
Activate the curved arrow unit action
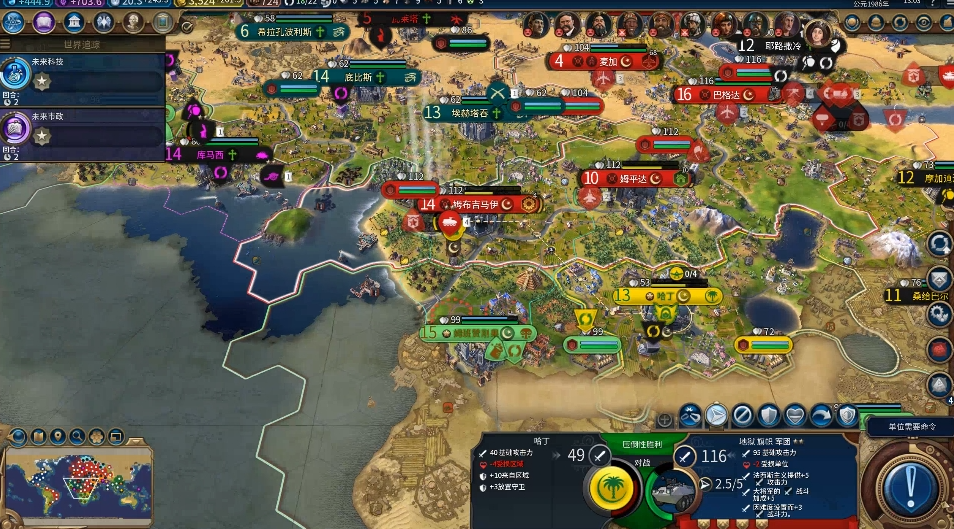[820, 414]
